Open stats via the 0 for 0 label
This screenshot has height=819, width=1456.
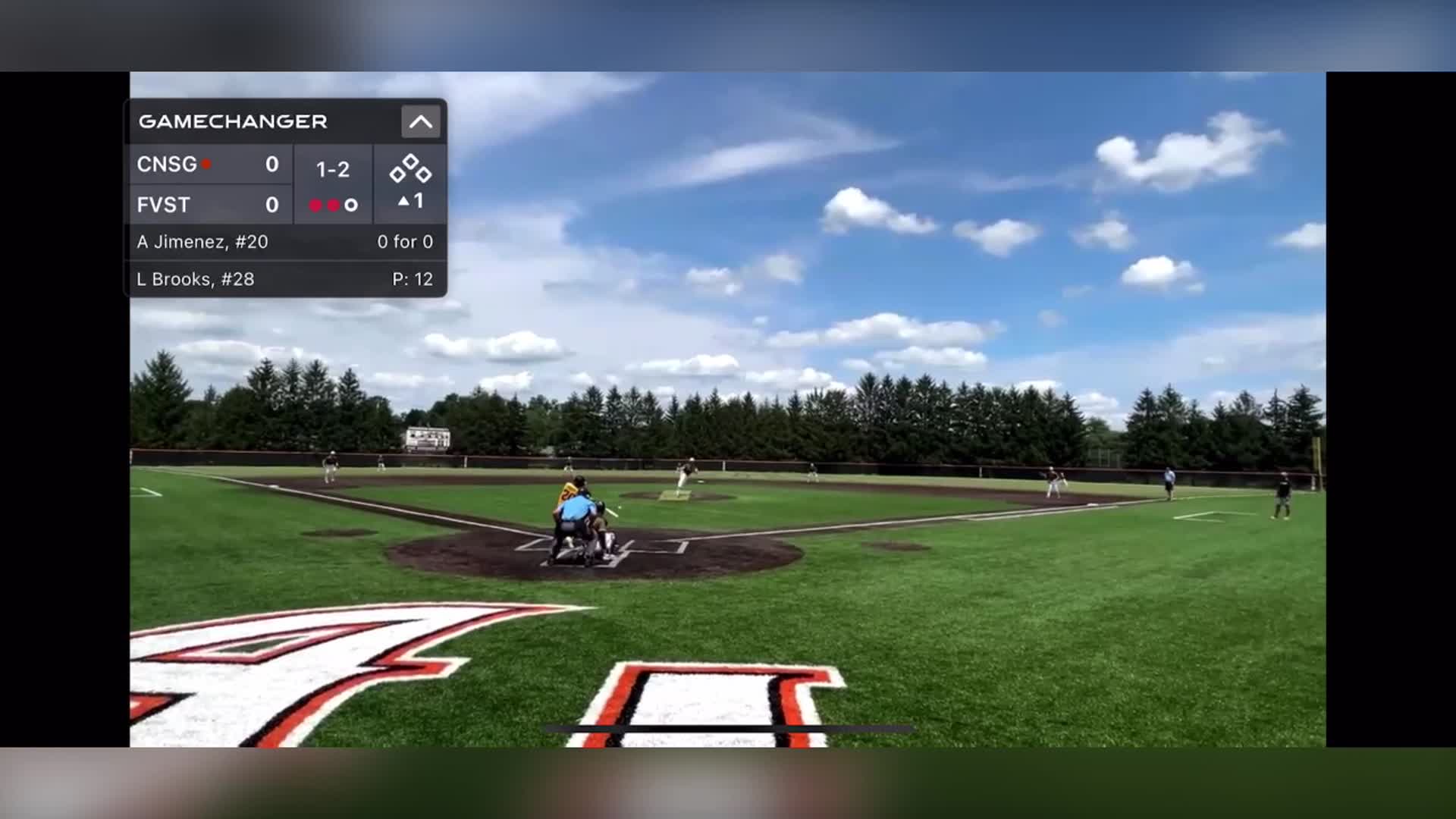coord(406,242)
